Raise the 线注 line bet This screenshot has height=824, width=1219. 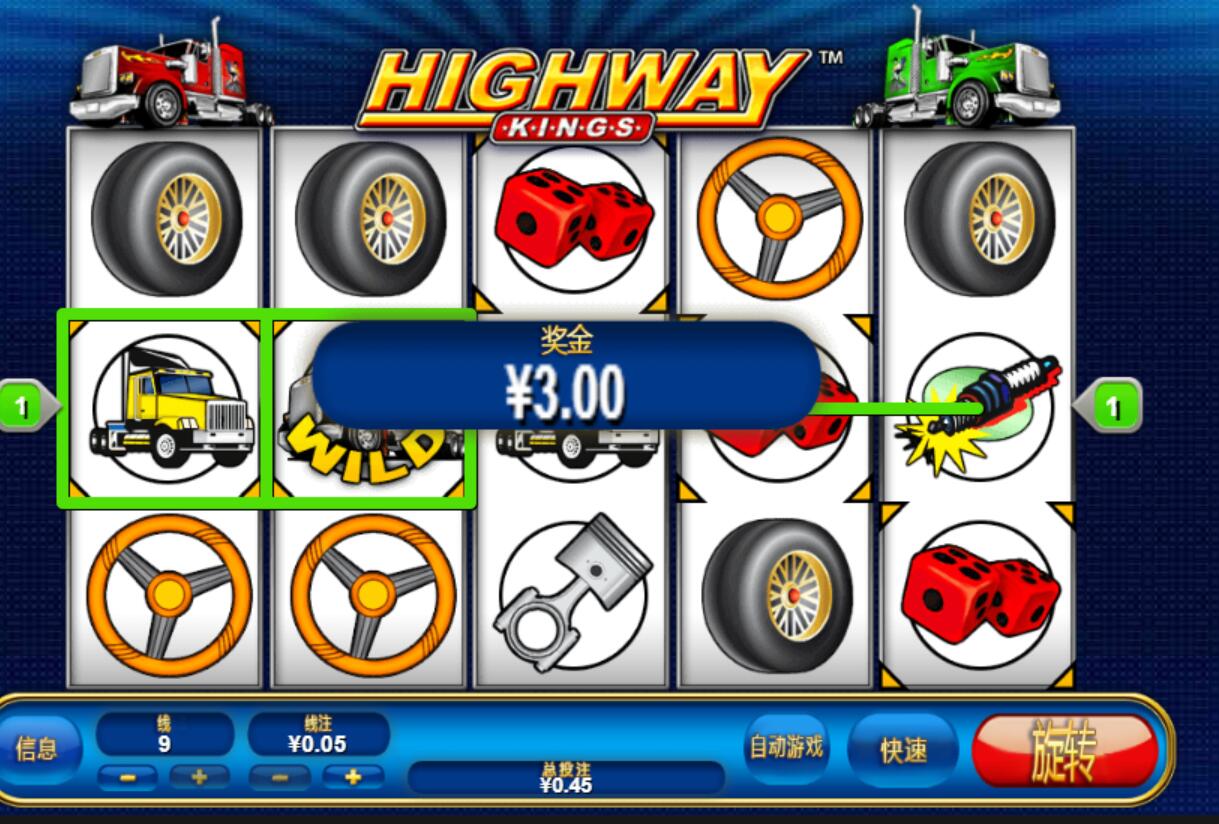tap(353, 777)
